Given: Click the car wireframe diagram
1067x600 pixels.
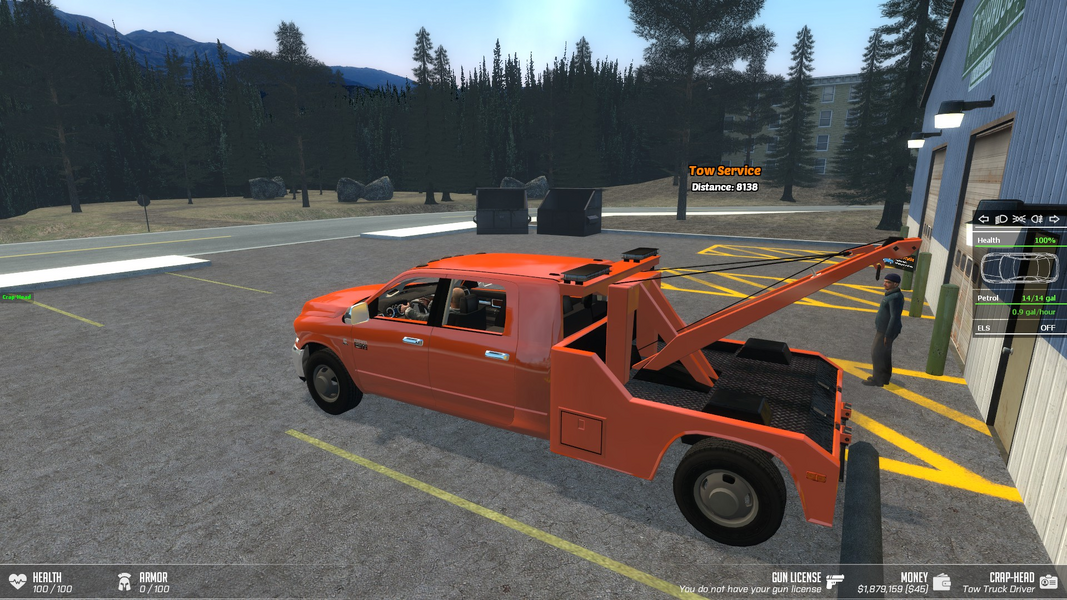Looking at the screenshot, I should coord(1019,268).
